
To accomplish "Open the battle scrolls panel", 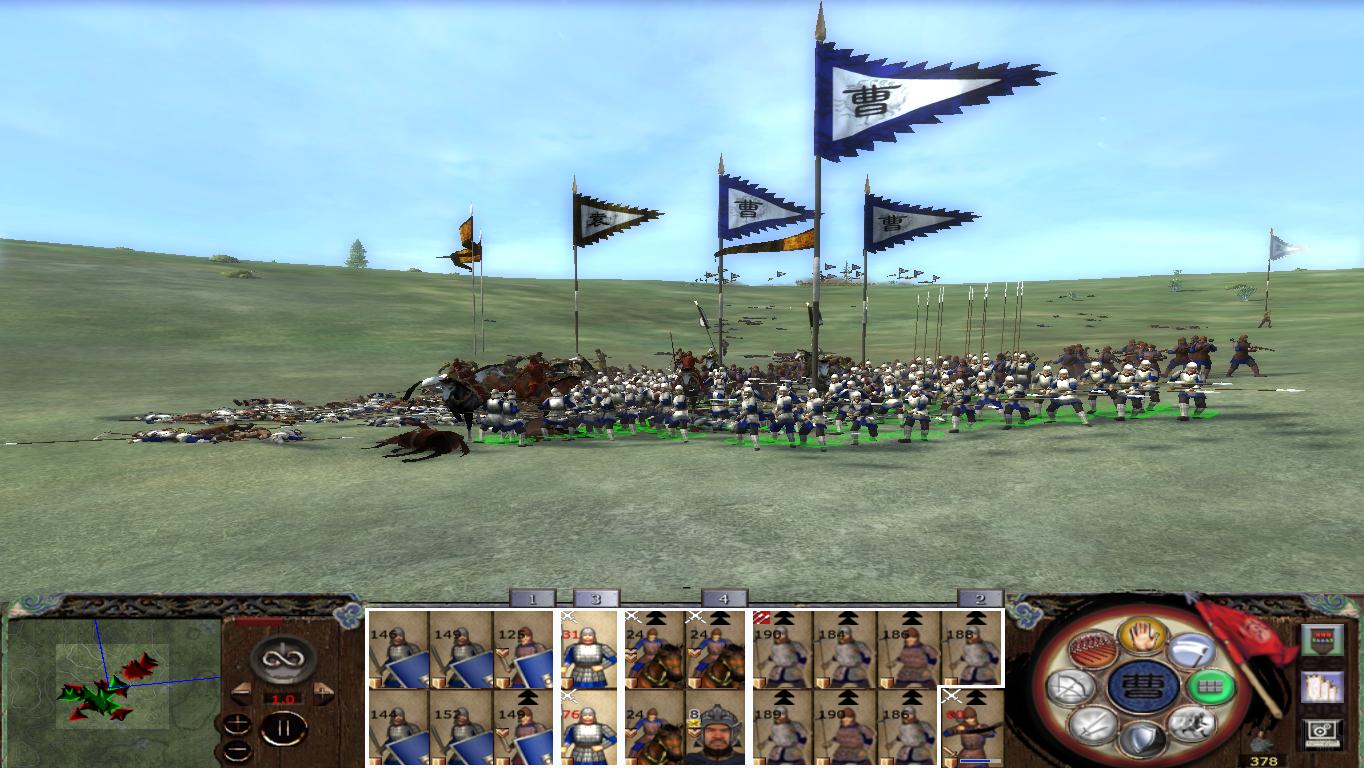I will [x=1322, y=688].
